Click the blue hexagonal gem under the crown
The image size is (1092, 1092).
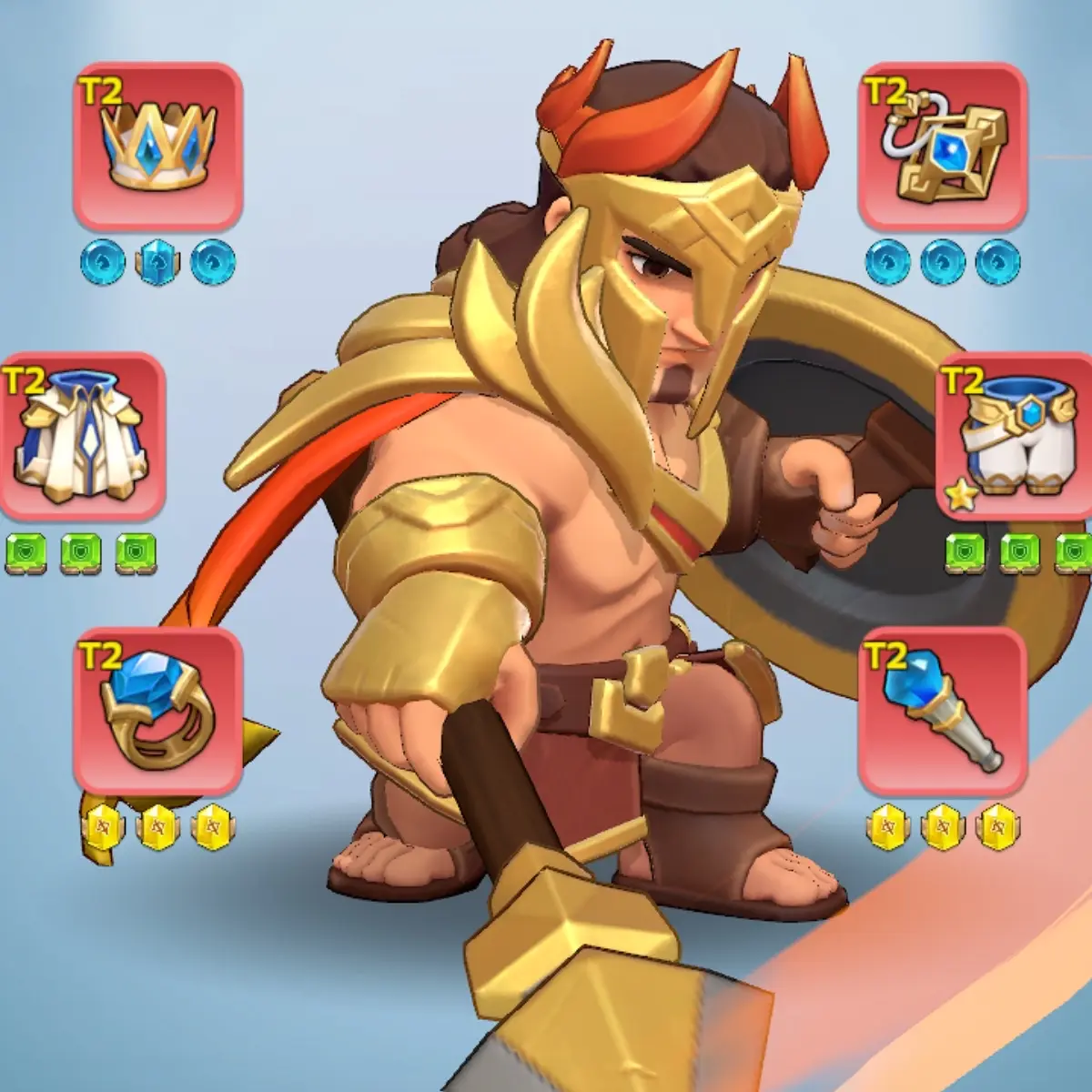coord(157,261)
